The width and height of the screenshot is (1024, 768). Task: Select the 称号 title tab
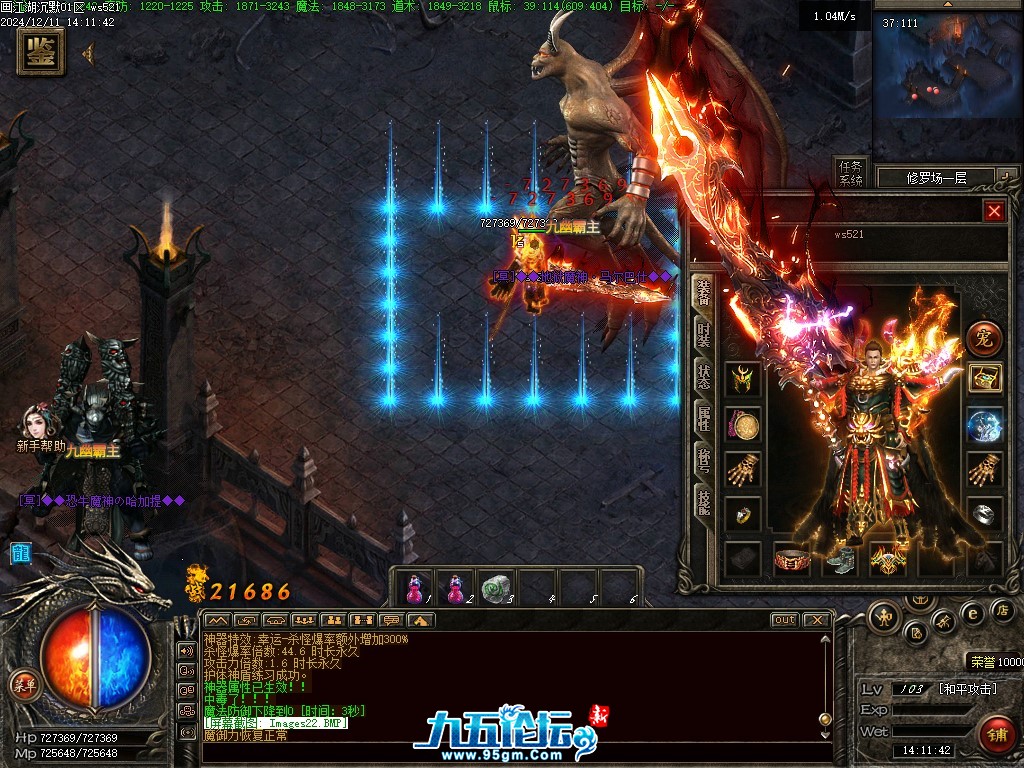(x=704, y=461)
